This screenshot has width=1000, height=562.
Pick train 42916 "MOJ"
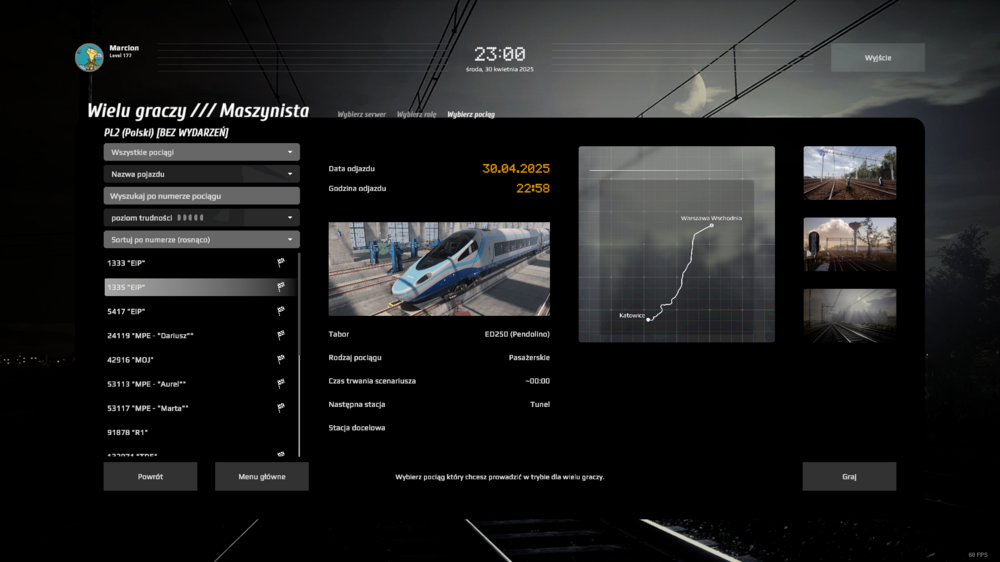(190, 359)
